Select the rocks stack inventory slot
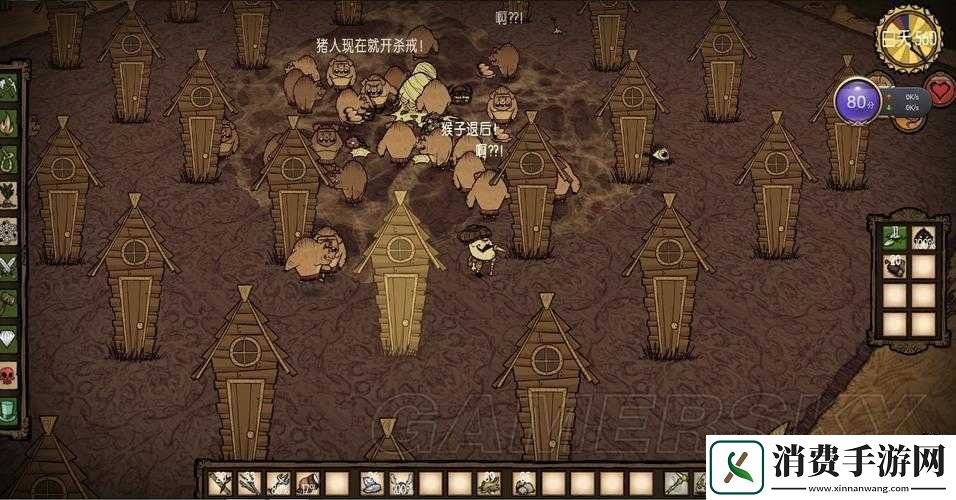This screenshot has width=956, height=500. click(x=524, y=483)
